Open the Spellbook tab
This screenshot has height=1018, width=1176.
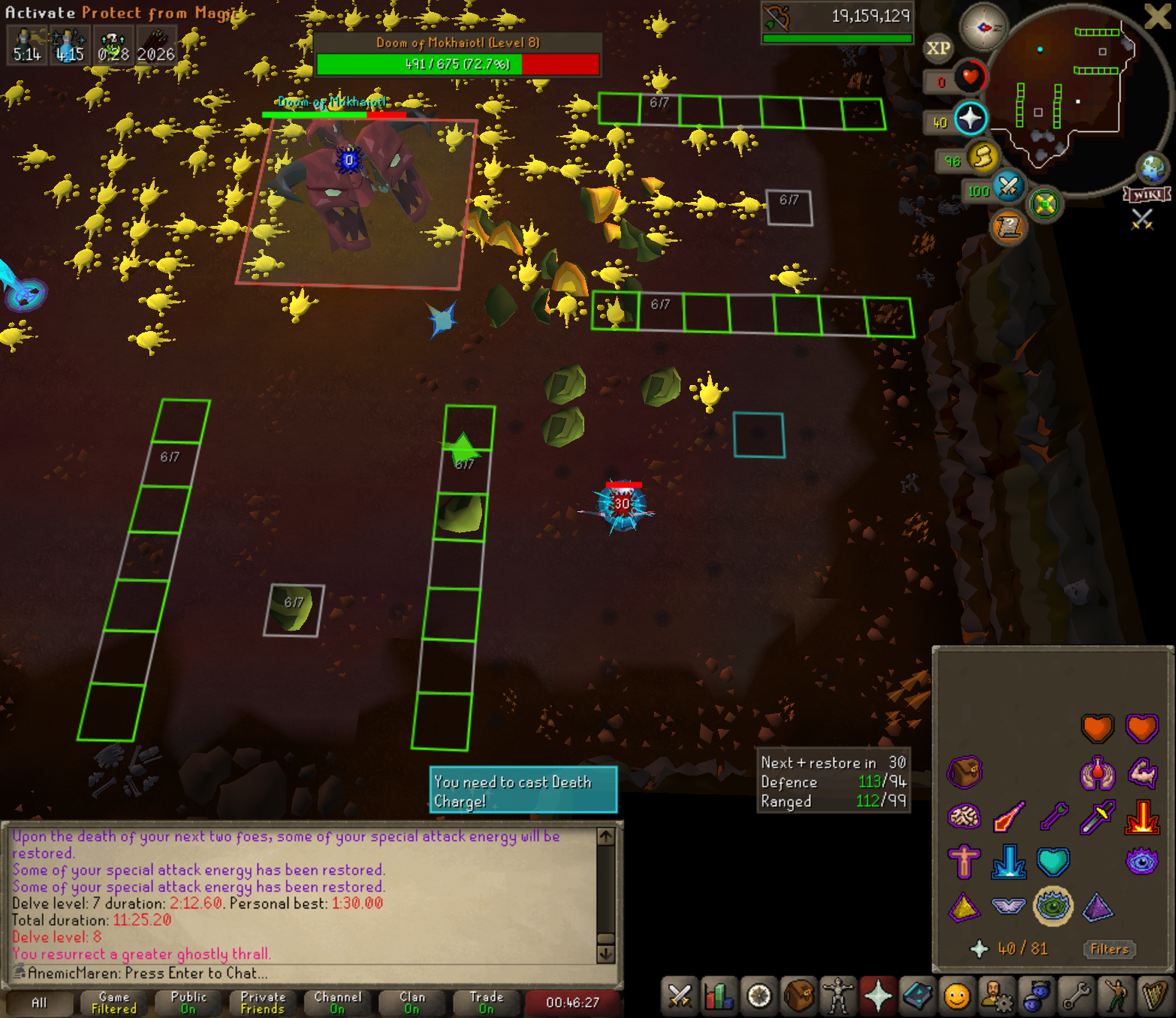pos(917,996)
